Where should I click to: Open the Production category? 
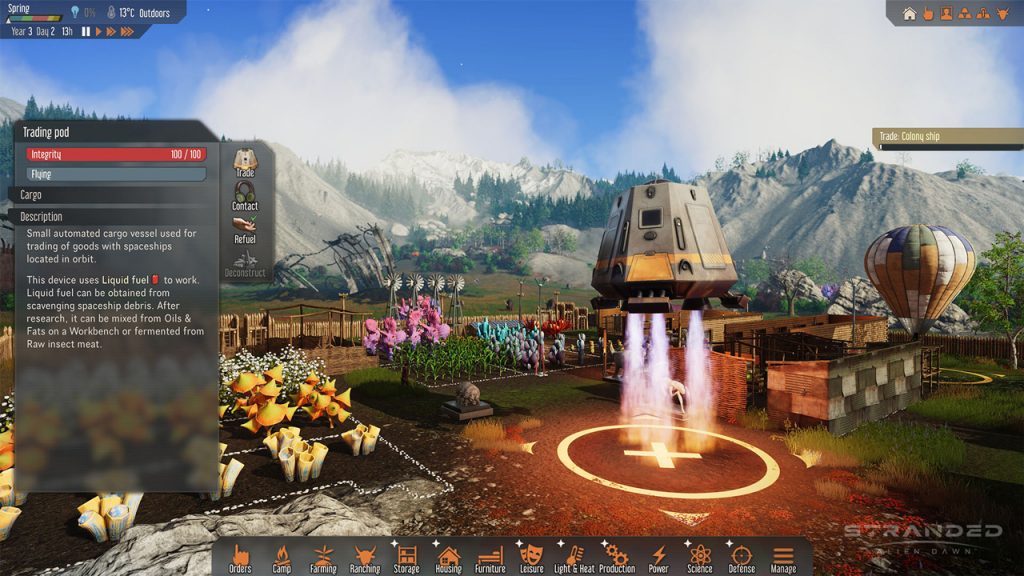coord(616,557)
